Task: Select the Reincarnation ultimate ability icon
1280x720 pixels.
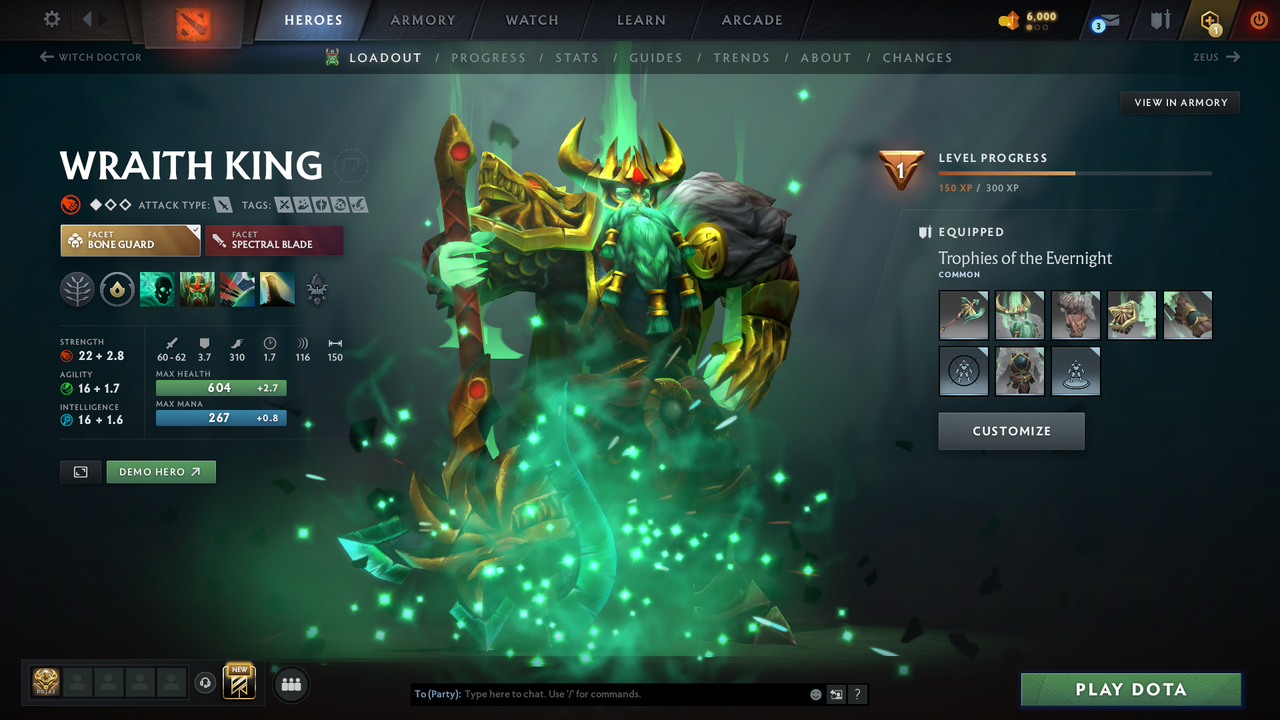Action: (x=277, y=289)
